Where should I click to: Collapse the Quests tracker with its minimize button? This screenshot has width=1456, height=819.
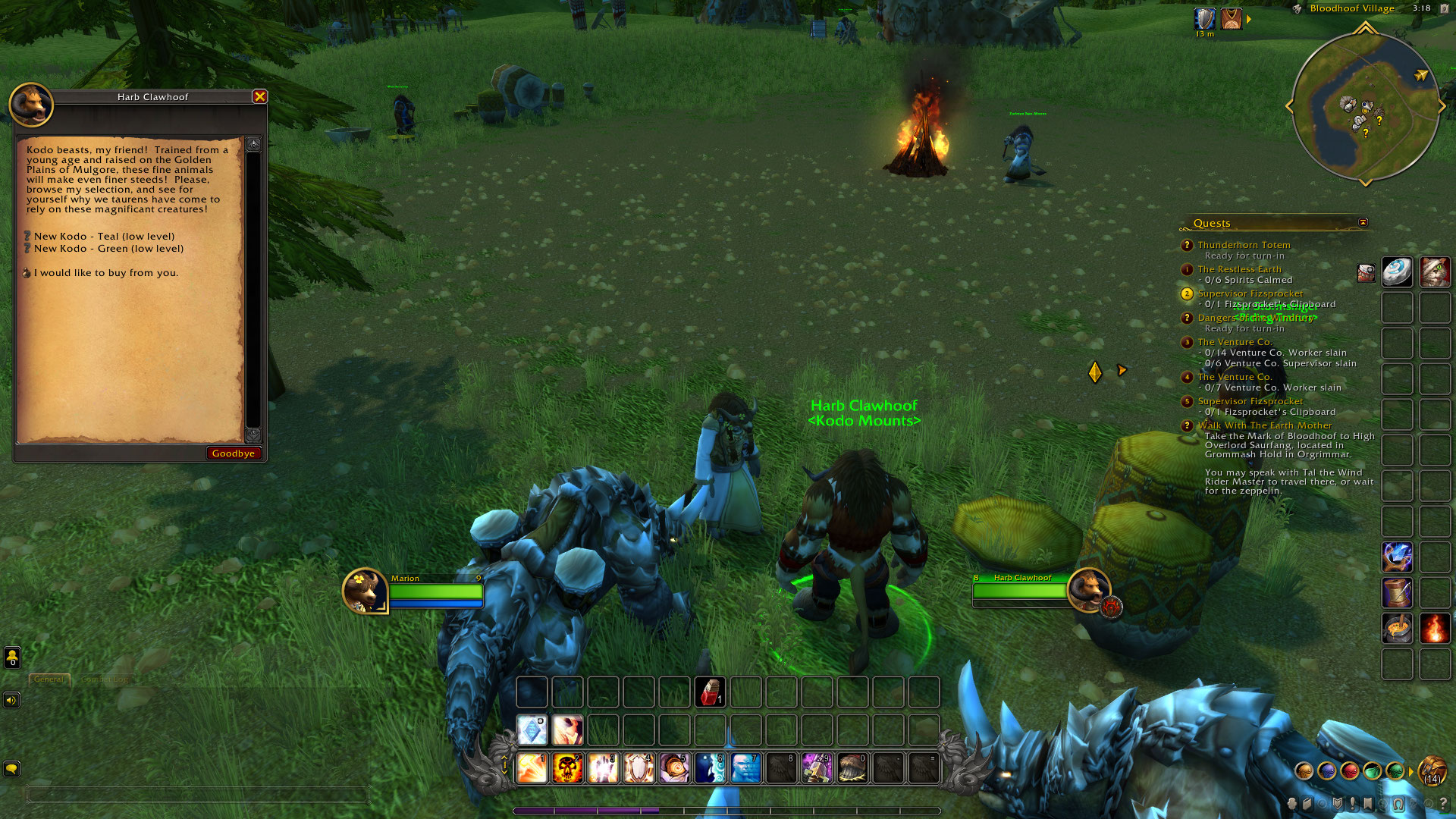pyautogui.click(x=1364, y=222)
